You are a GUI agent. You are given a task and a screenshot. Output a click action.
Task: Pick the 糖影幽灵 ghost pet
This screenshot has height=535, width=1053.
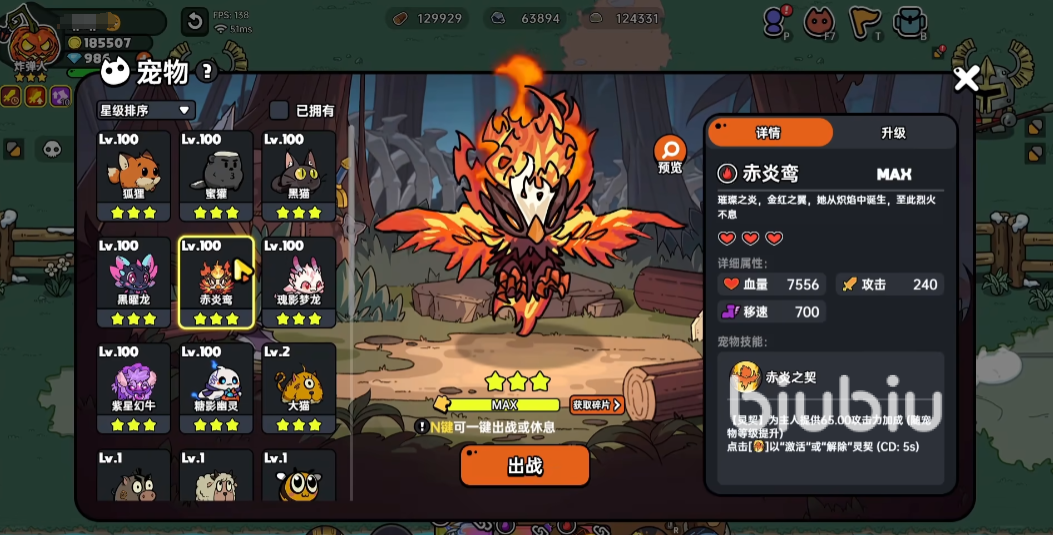point(216,388)
